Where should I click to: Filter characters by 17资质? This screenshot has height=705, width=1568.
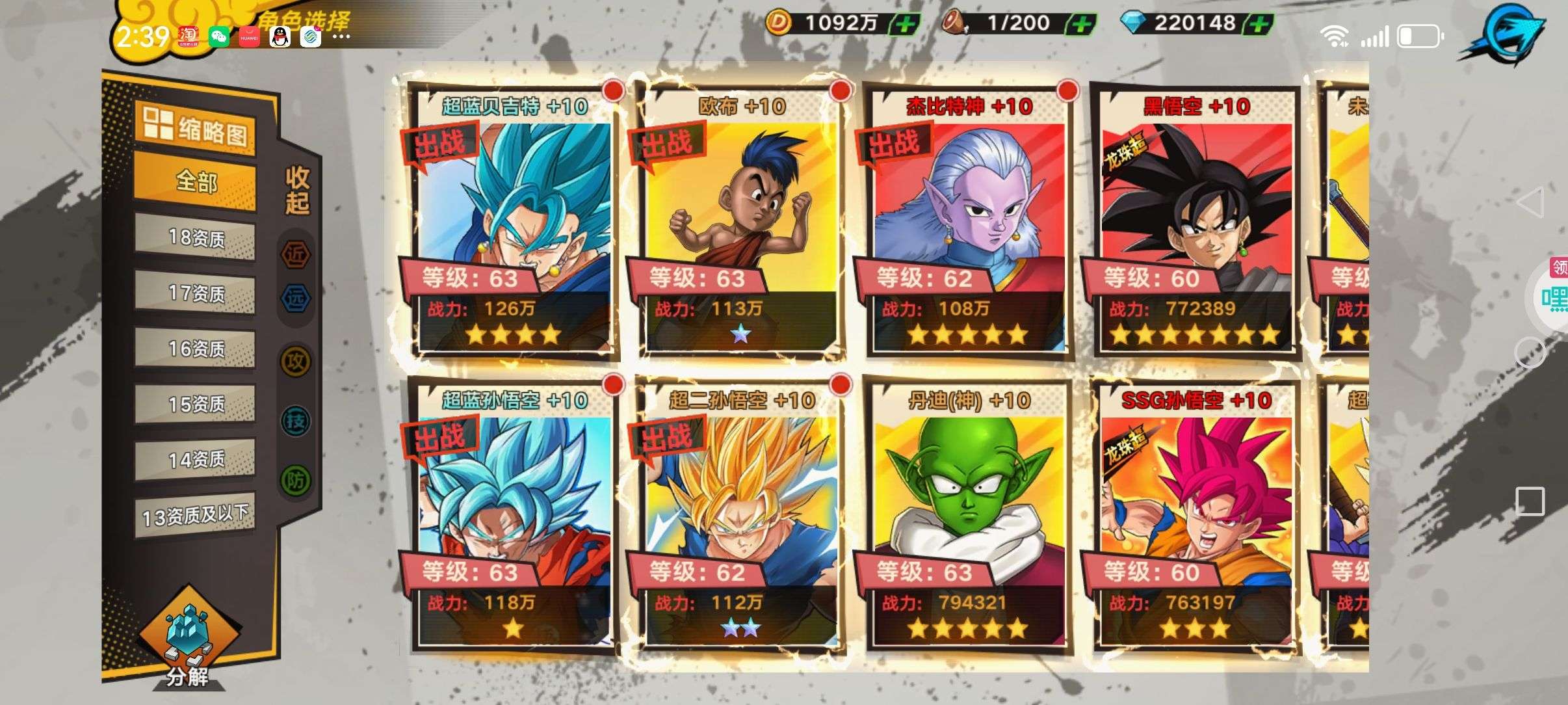click(x=195, y=293)
